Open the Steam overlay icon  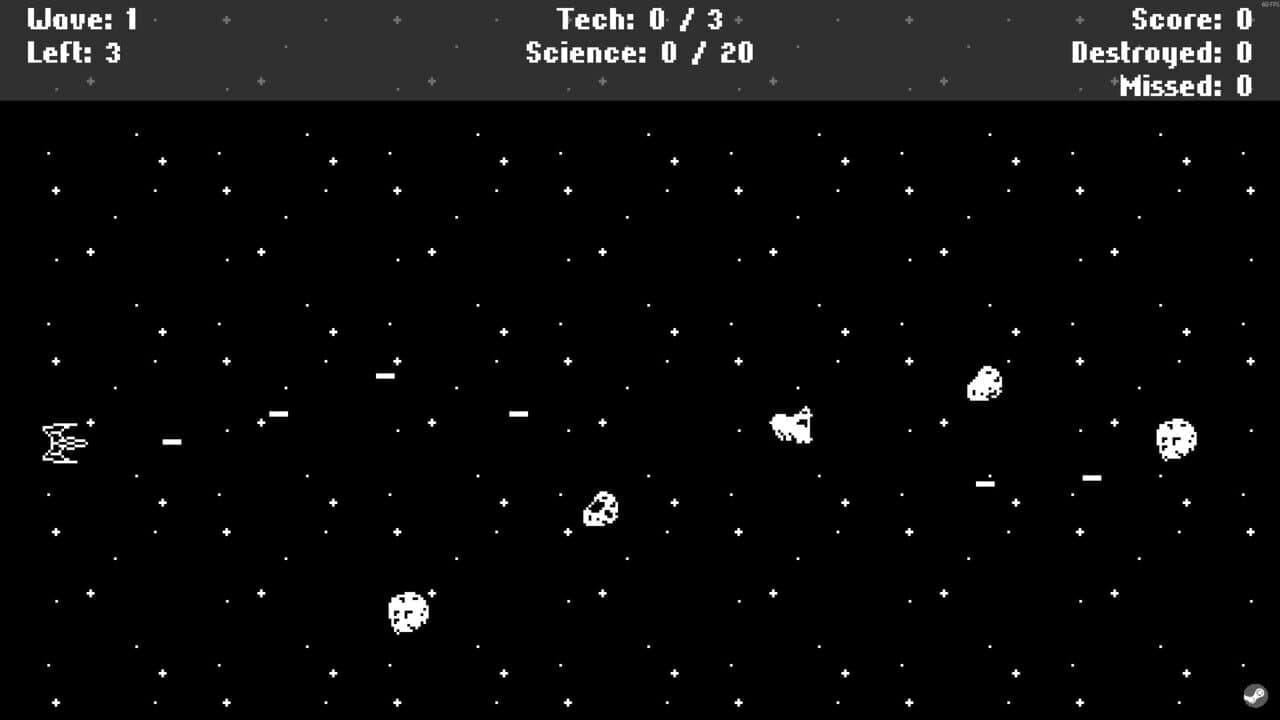pos(1256,694)
